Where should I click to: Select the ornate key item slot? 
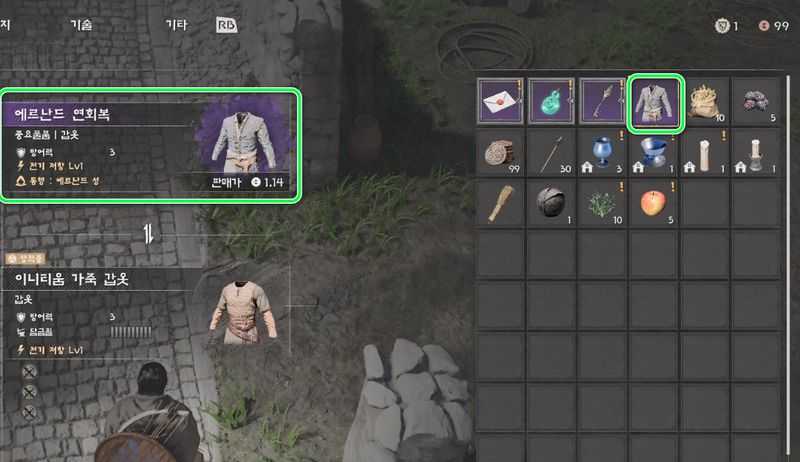coord(605,102)
